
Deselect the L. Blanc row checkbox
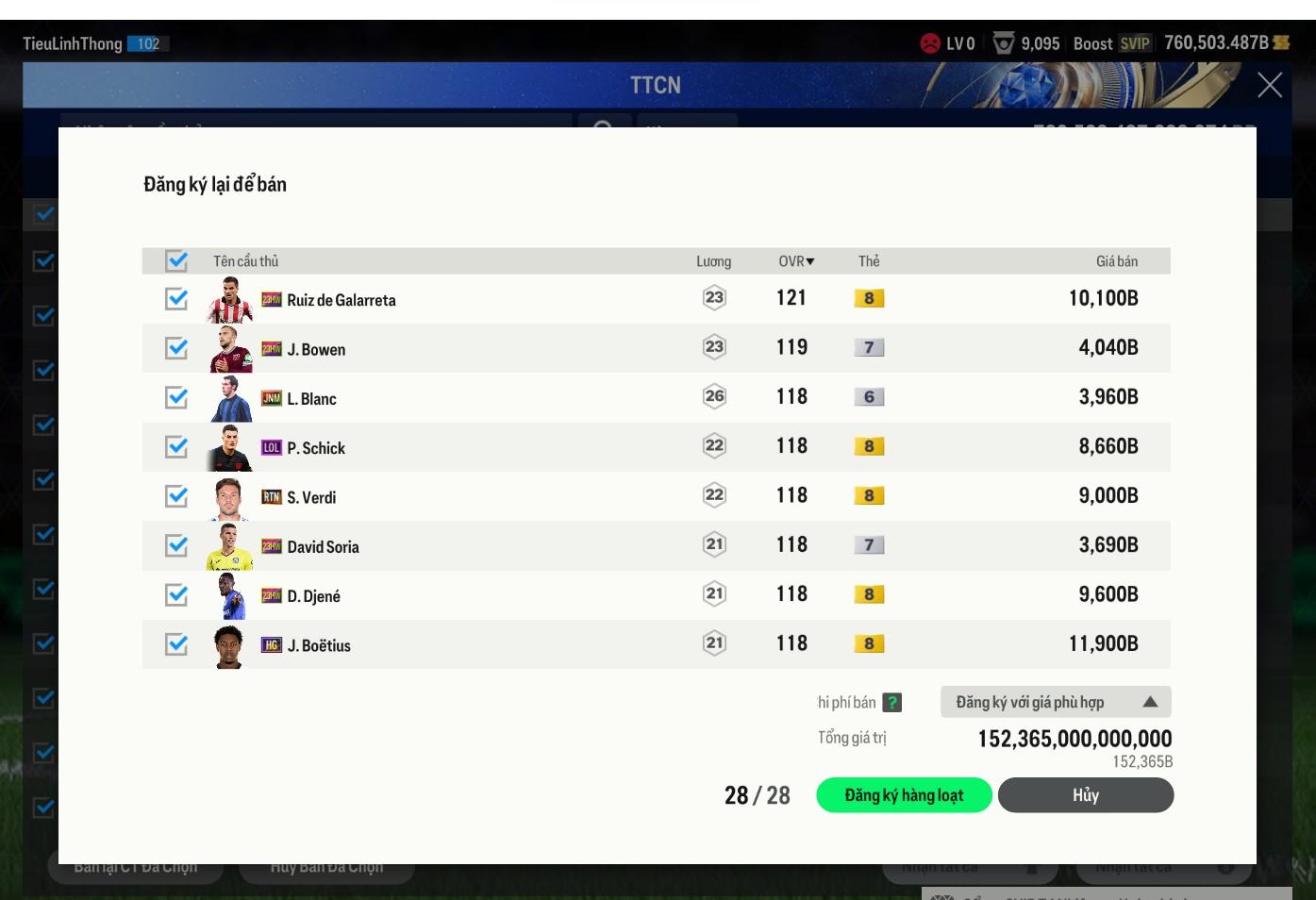[176, 397]
